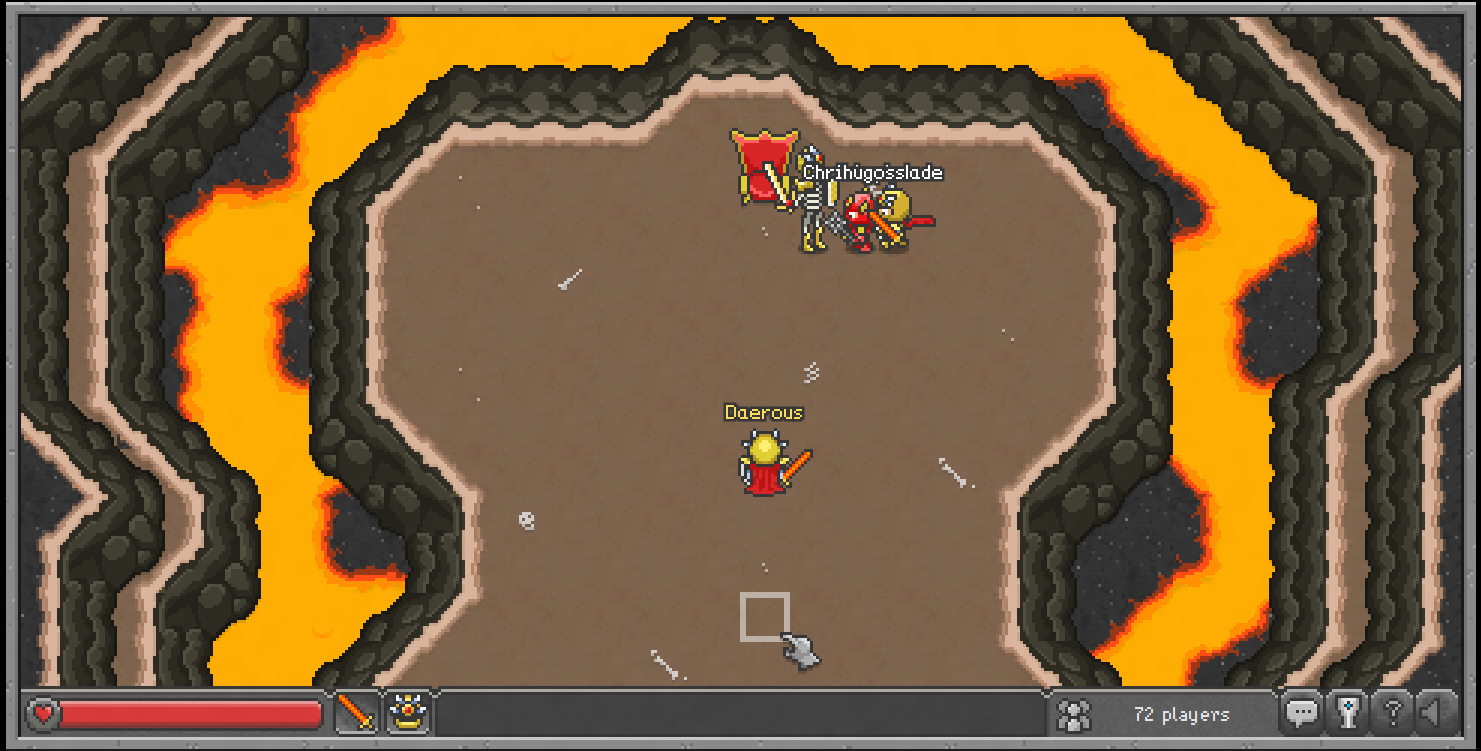Click the name label "Daerous"

[764, 412]
